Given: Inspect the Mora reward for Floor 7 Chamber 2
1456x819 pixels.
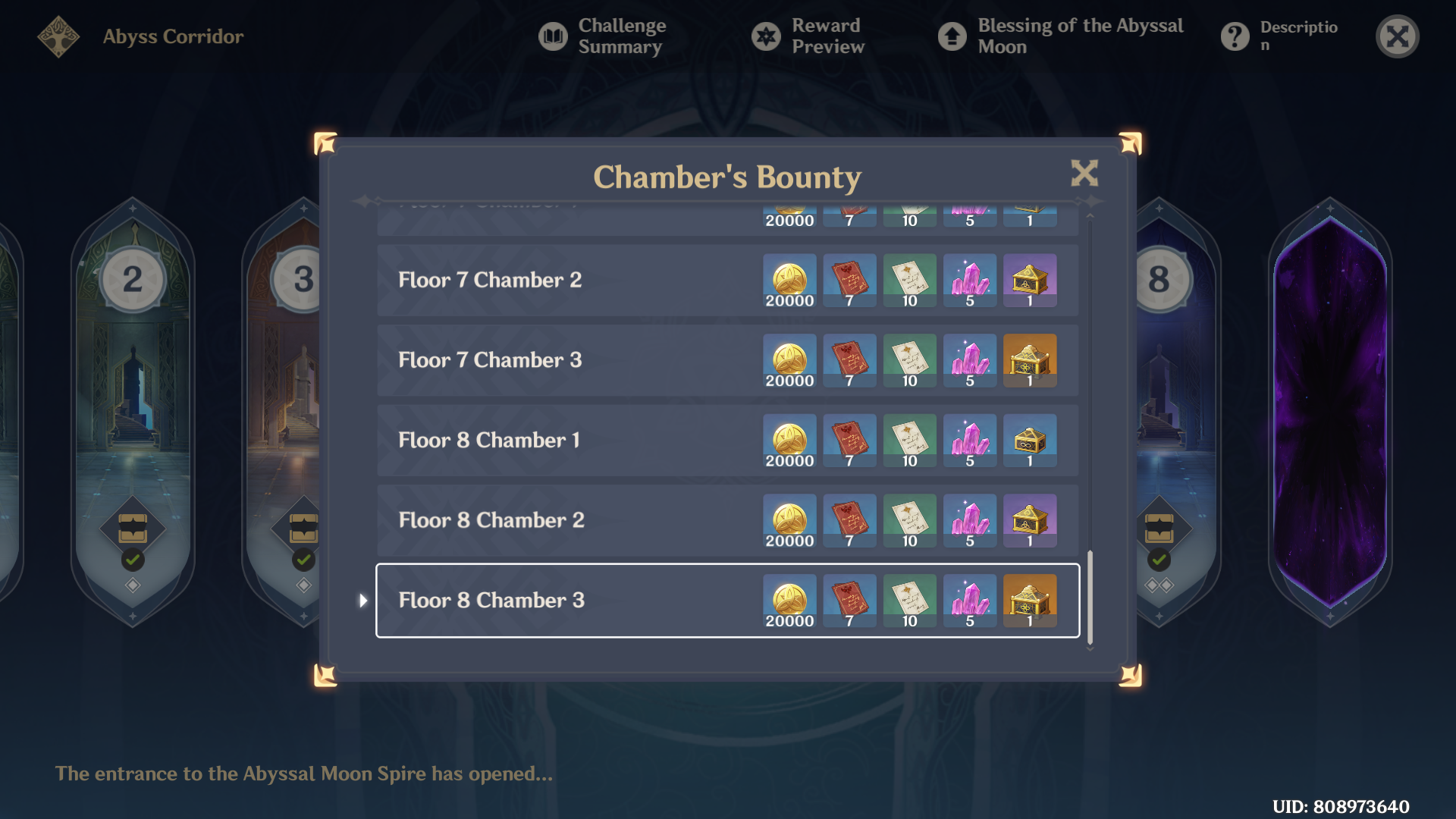Looking at the screenshot, I should tap(789, 281).
